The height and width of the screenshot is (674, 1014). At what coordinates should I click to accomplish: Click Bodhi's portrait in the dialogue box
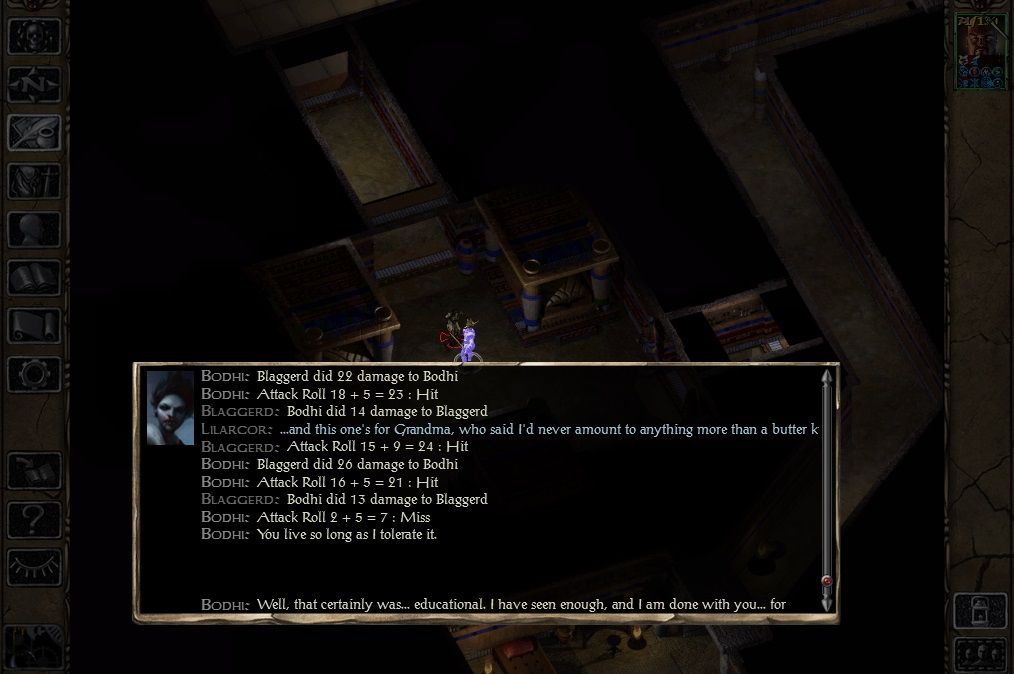coord(170,408)
